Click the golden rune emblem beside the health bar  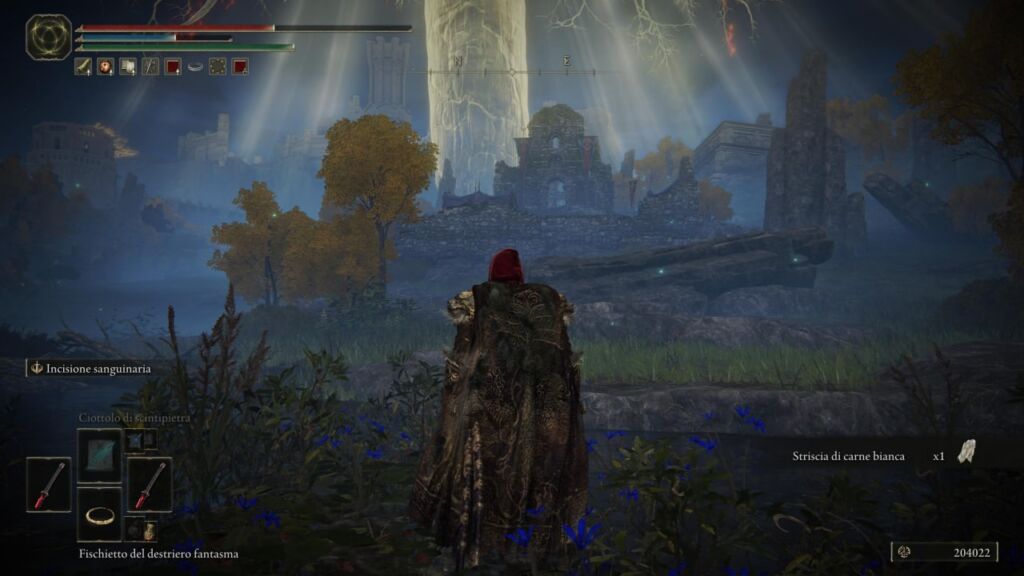click(x=48, y=37)
